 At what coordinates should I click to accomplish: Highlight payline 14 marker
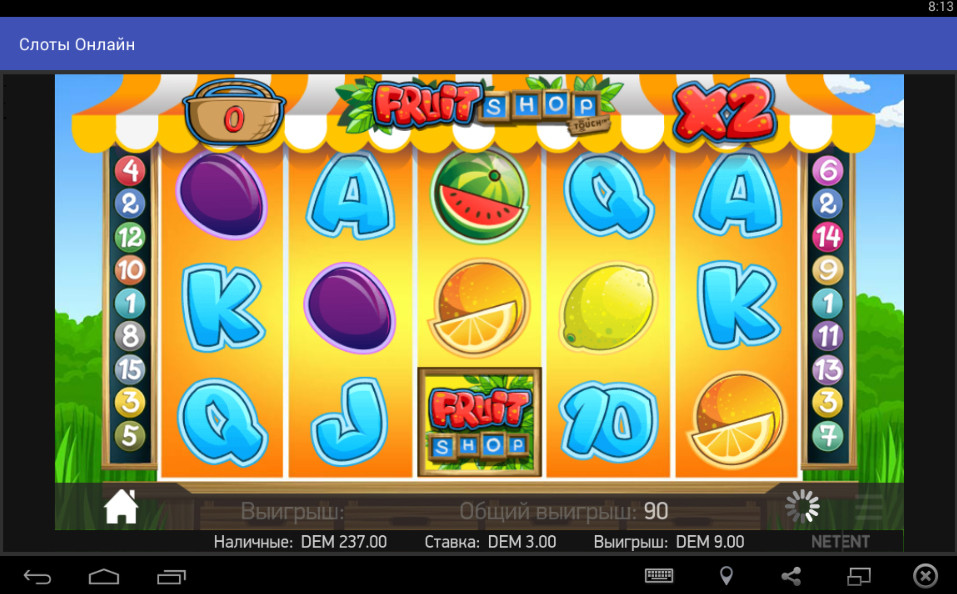(827, 237)
